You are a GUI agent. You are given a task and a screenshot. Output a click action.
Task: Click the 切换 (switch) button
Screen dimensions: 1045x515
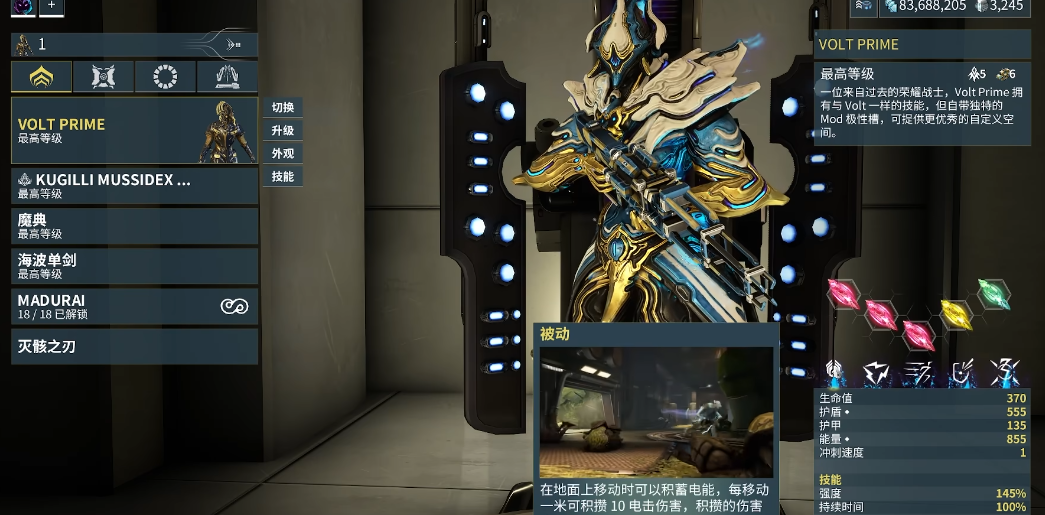[282, 108]
